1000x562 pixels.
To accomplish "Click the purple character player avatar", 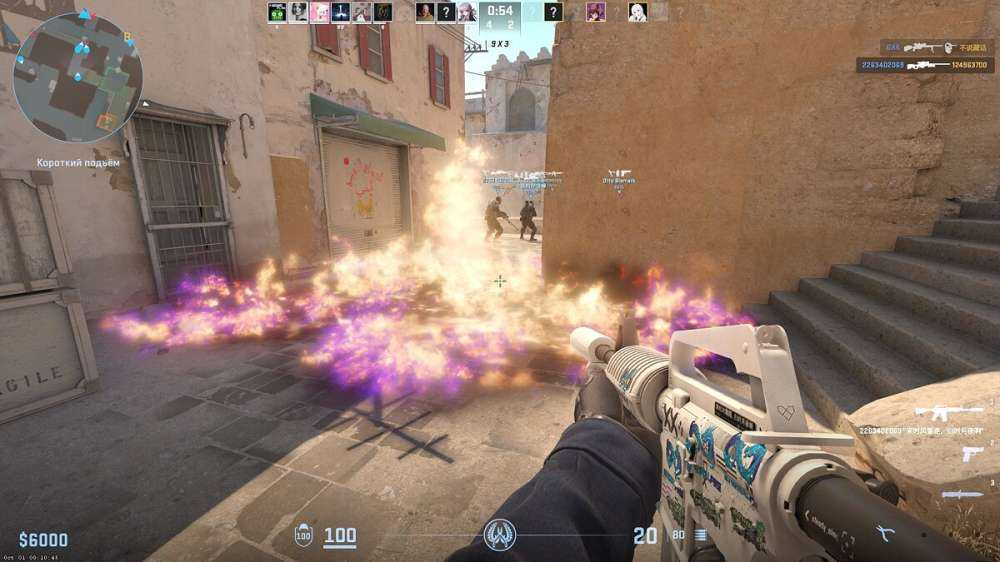I will pos(596,12).
